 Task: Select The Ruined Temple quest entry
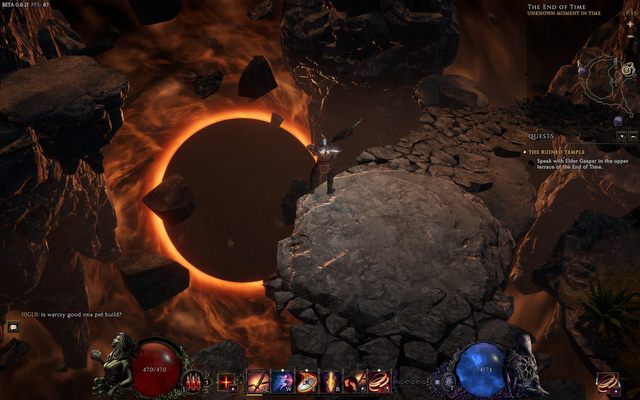tap(563, 151)
